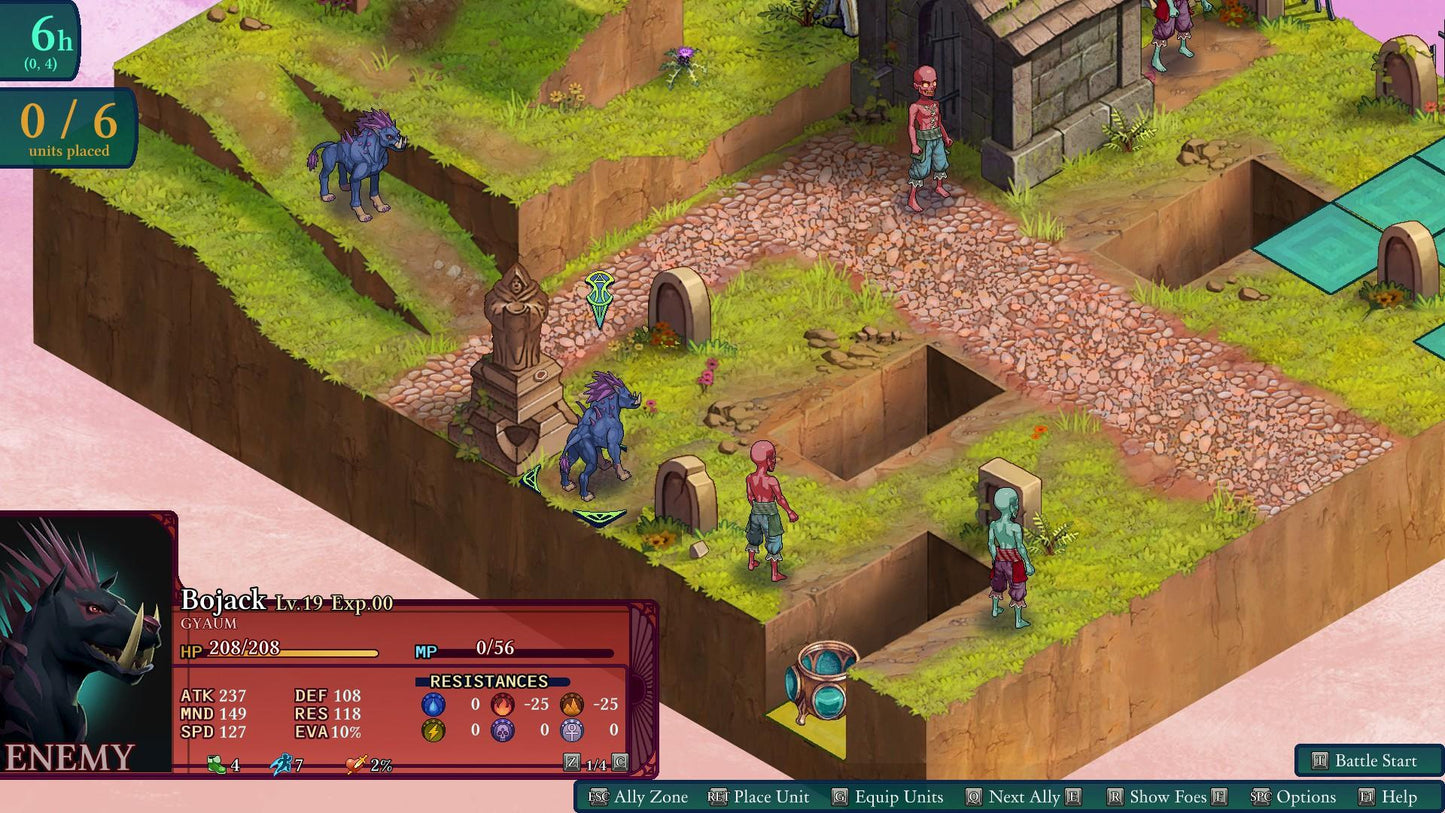The height and width of the screenshot is (813, 1445).
Task: Start the battle with Battle Start
Action: (1369, 760)
